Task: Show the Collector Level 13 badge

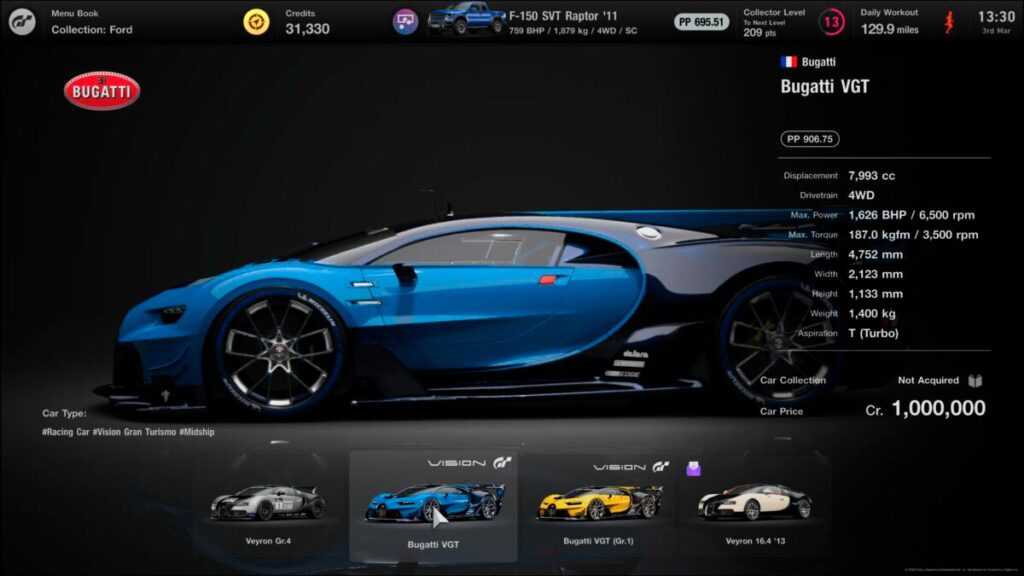Action: (x=832, y=22)
